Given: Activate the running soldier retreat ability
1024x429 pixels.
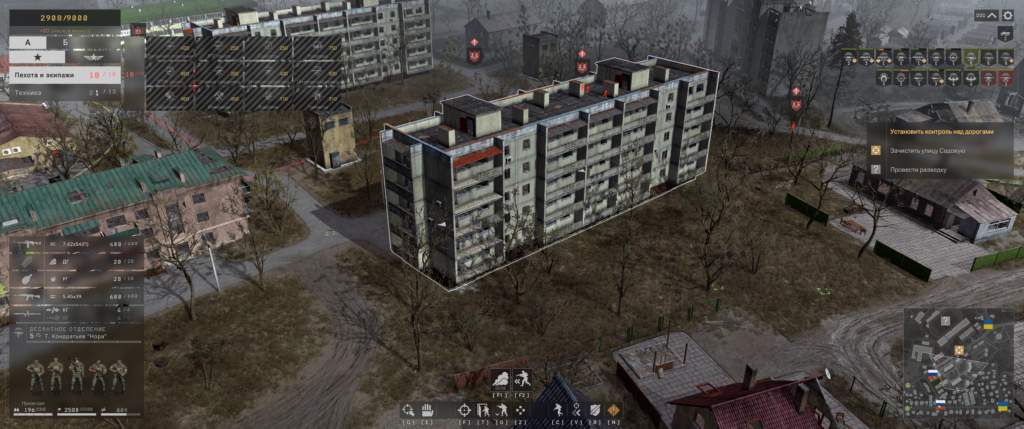Looking at the screenshot, I should pos(522,380).
